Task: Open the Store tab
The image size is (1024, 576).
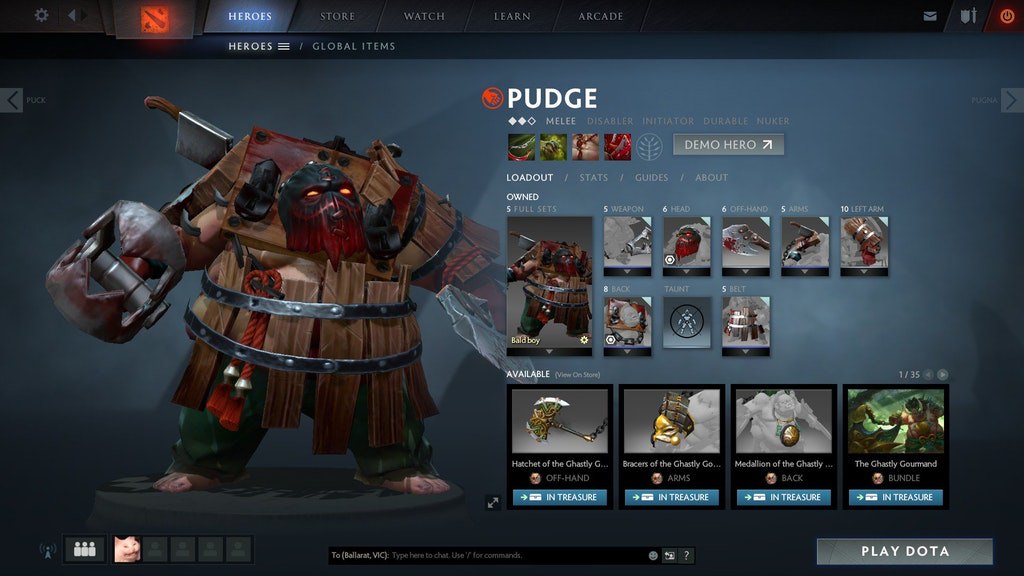Action: pos(337,17)
